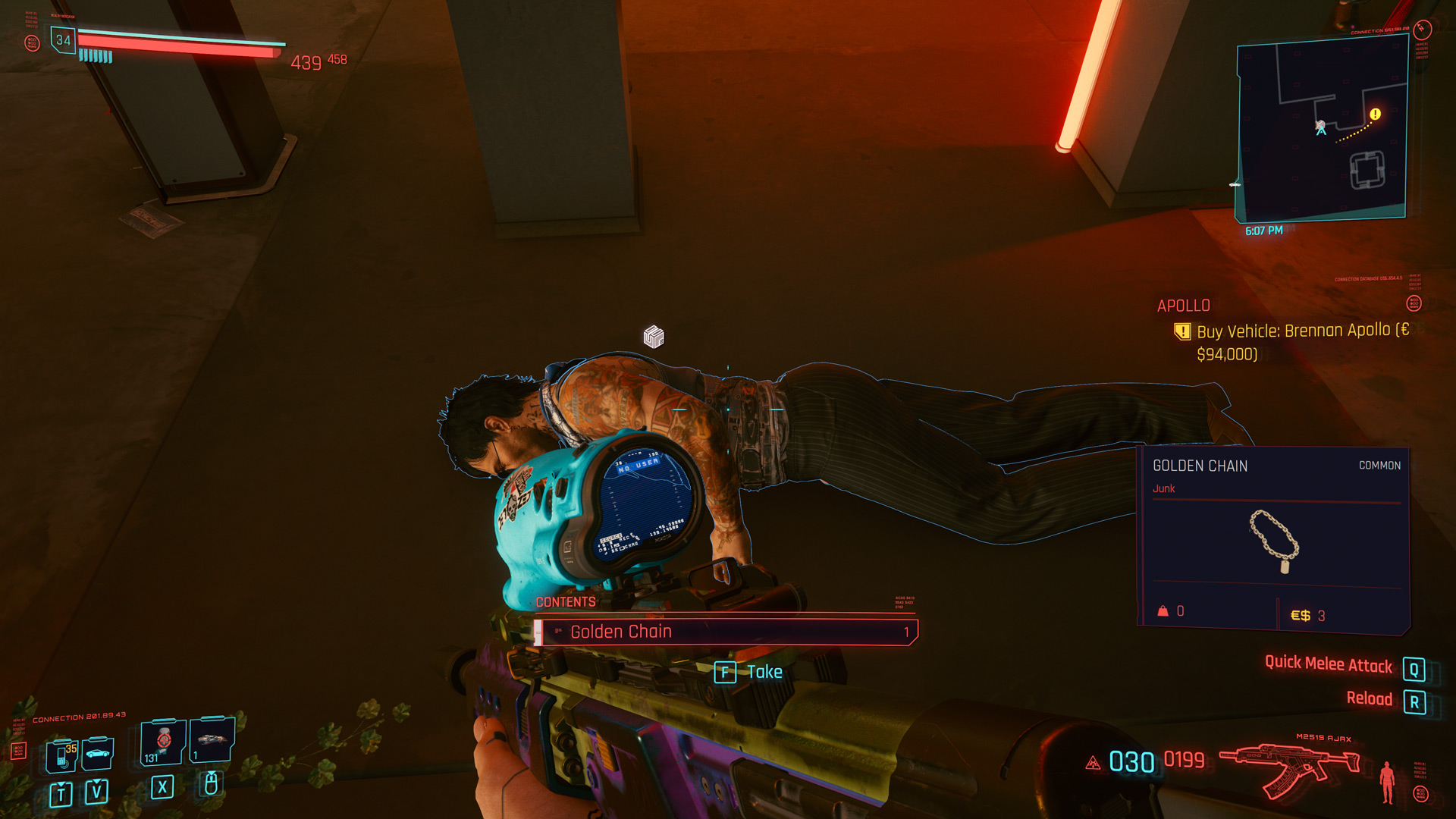Click the player level 34 badge
Screen dimensions: 1456x819
coord(63,40)
